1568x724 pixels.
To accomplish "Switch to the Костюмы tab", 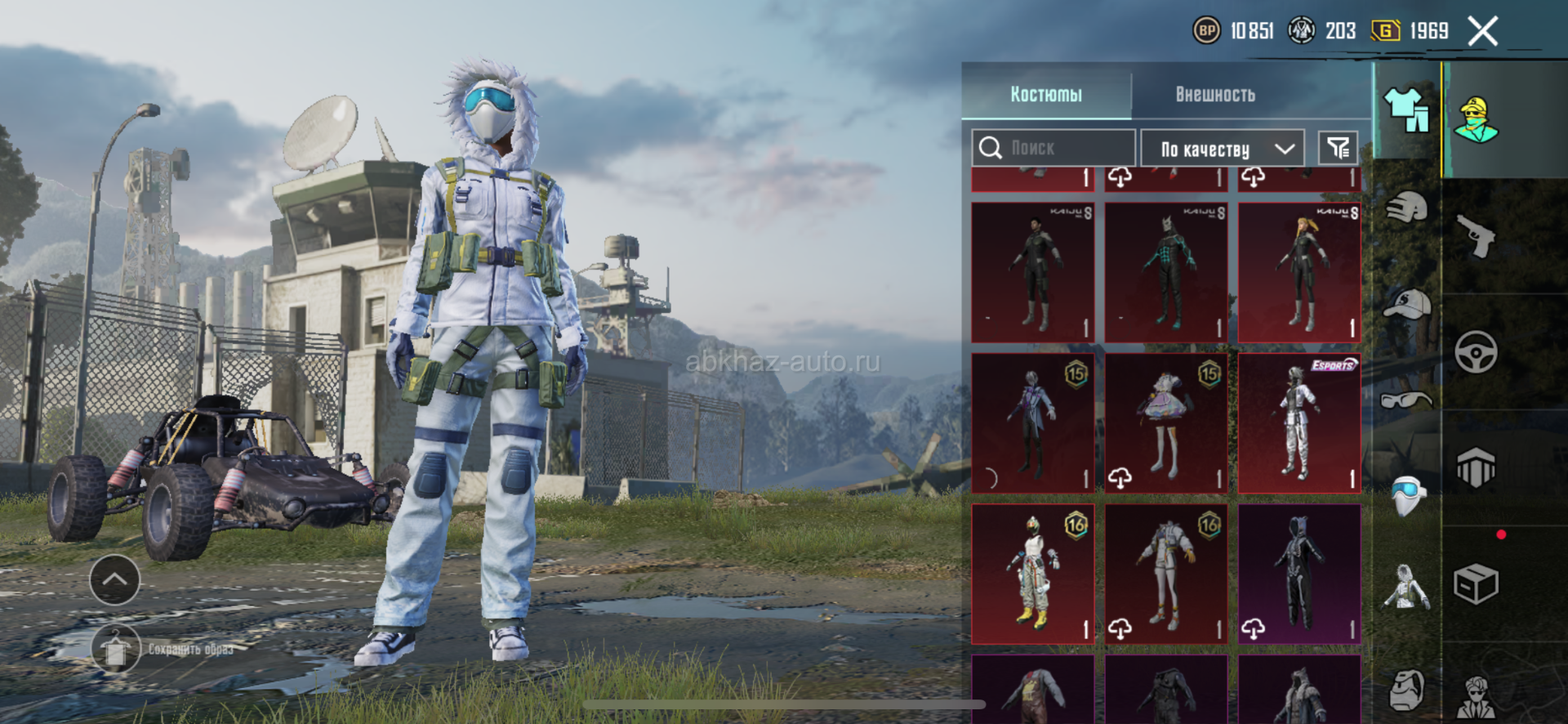I will (1046, 95).
